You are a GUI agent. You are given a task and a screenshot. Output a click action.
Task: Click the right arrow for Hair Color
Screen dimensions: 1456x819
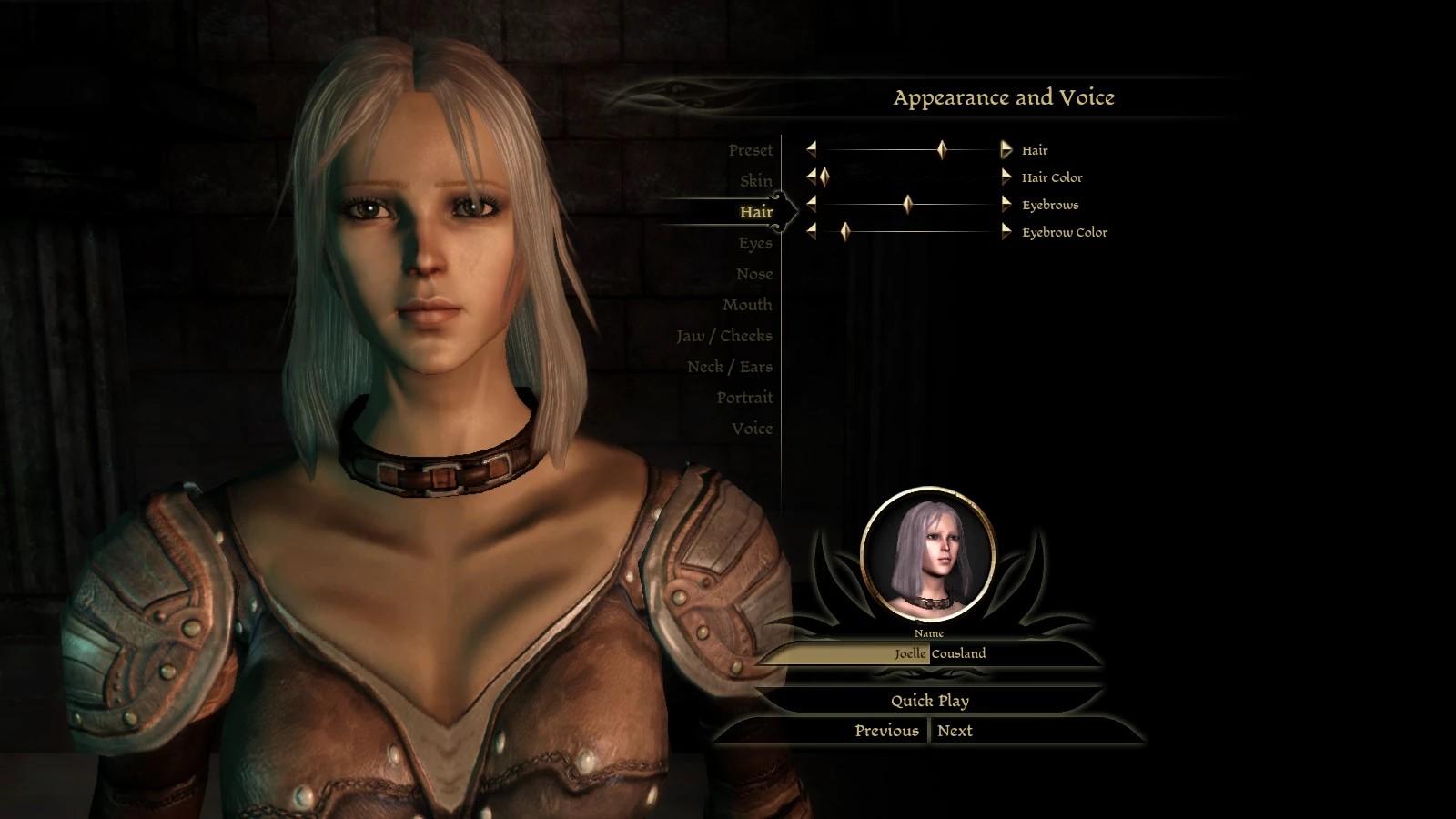coord(1006,177)
